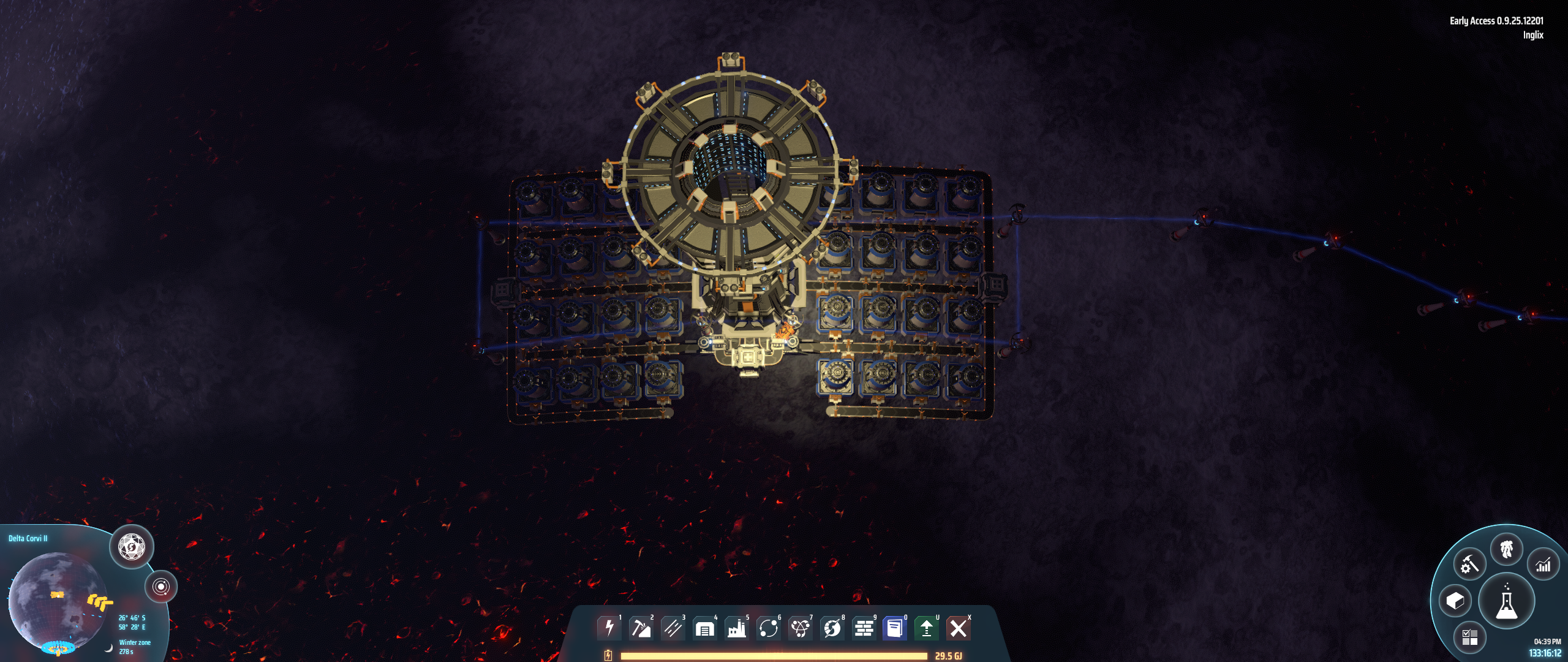This screenshot has height=662, width=1568.
Task: Open the mecha panel icon
Action: 1507,549
